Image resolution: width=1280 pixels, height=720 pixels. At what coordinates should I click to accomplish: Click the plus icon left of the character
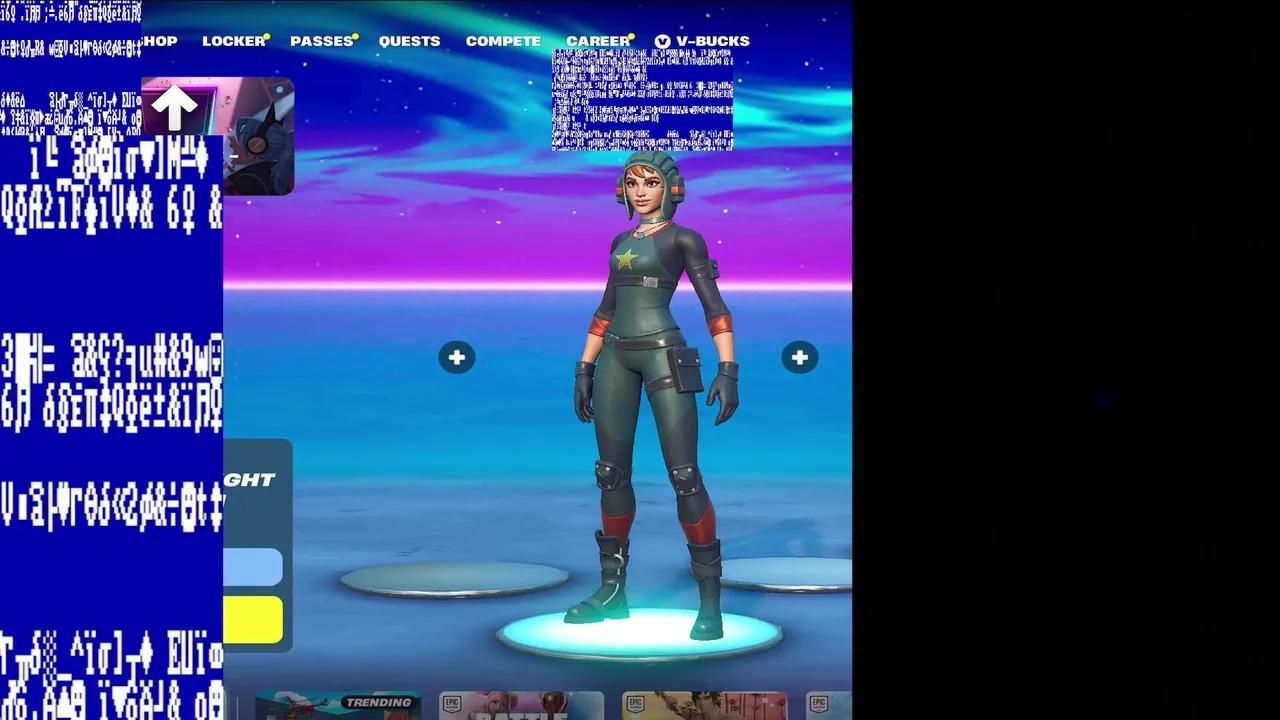(457, 357)
